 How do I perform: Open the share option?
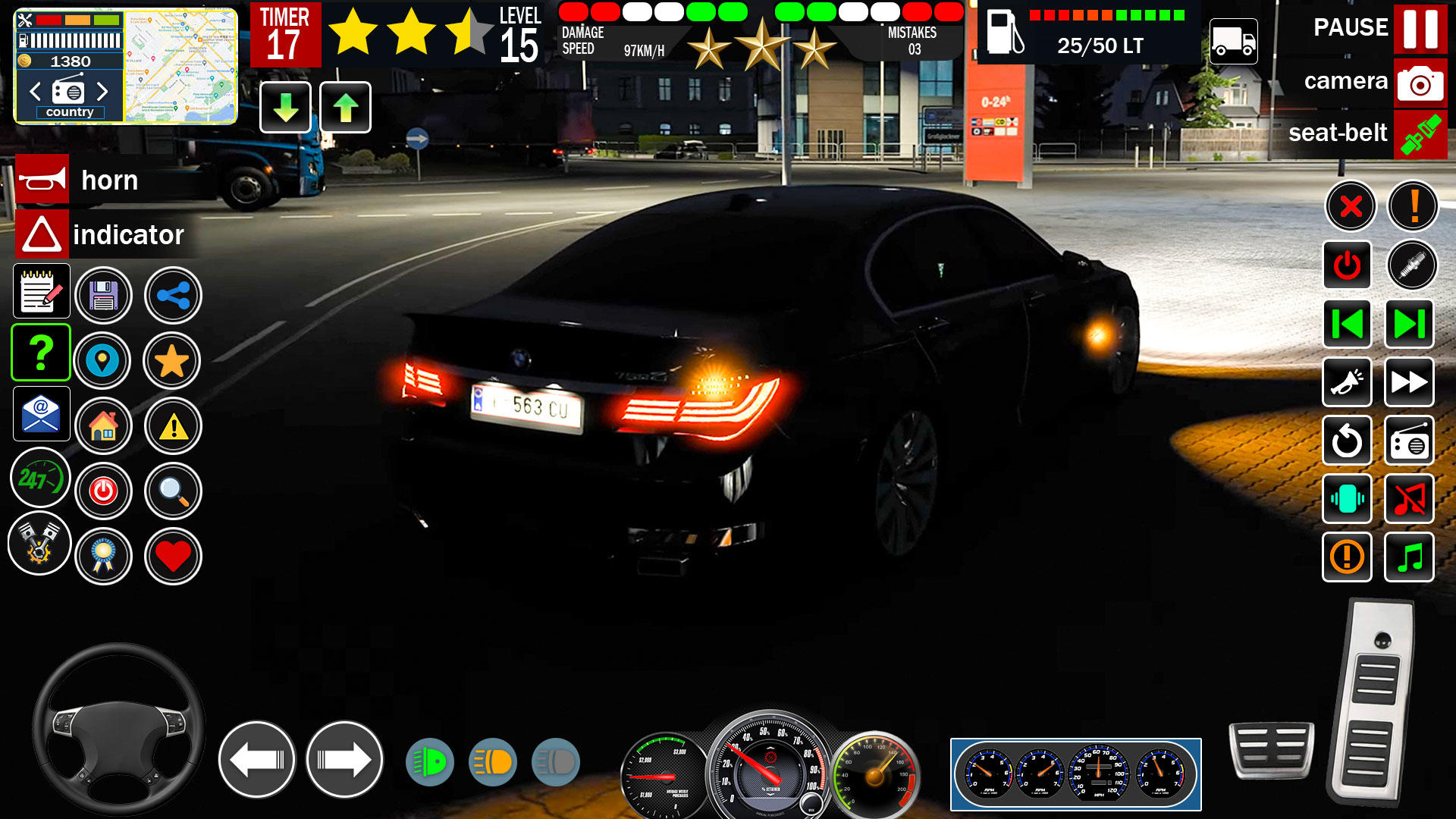pos(173,296)
